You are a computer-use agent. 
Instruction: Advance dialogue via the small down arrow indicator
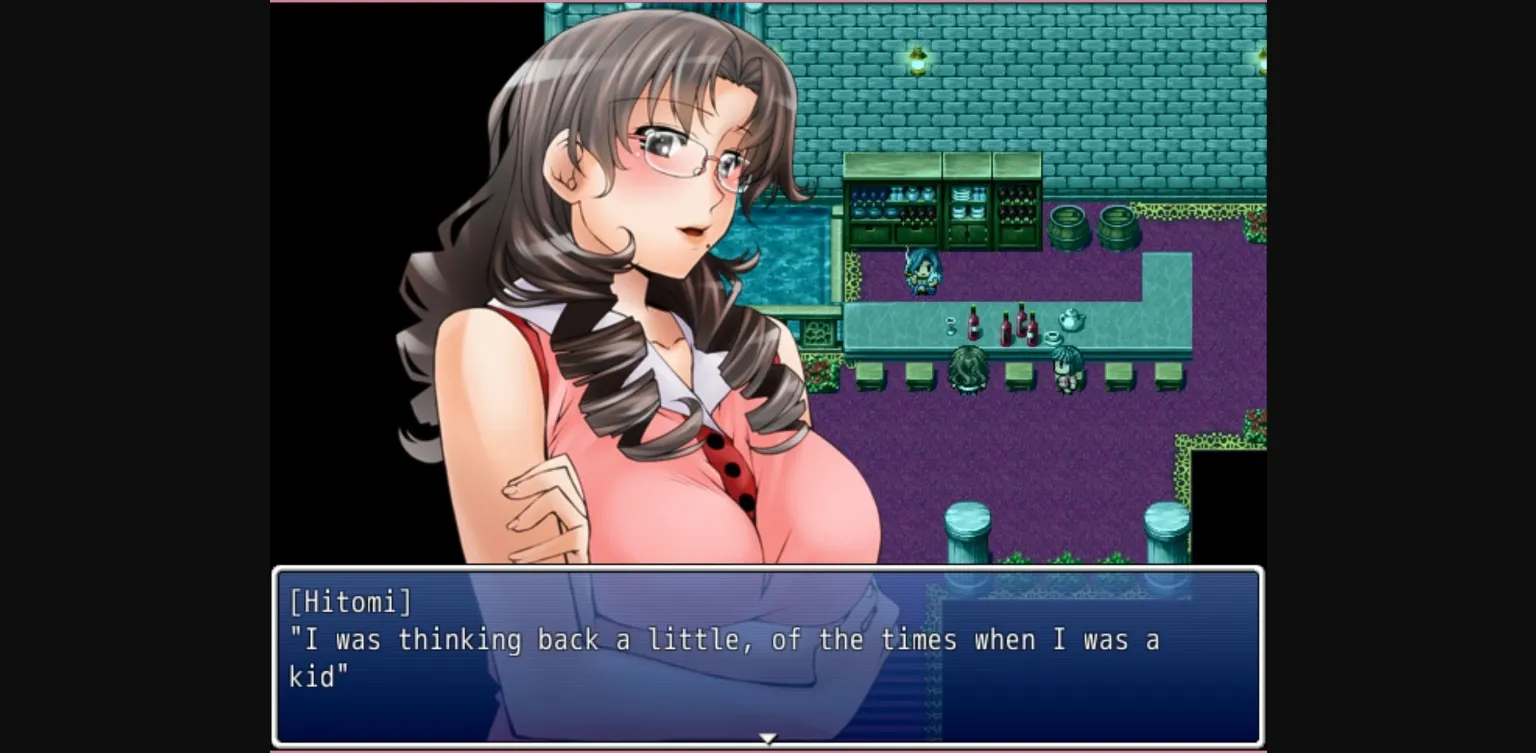pos(768,738)
